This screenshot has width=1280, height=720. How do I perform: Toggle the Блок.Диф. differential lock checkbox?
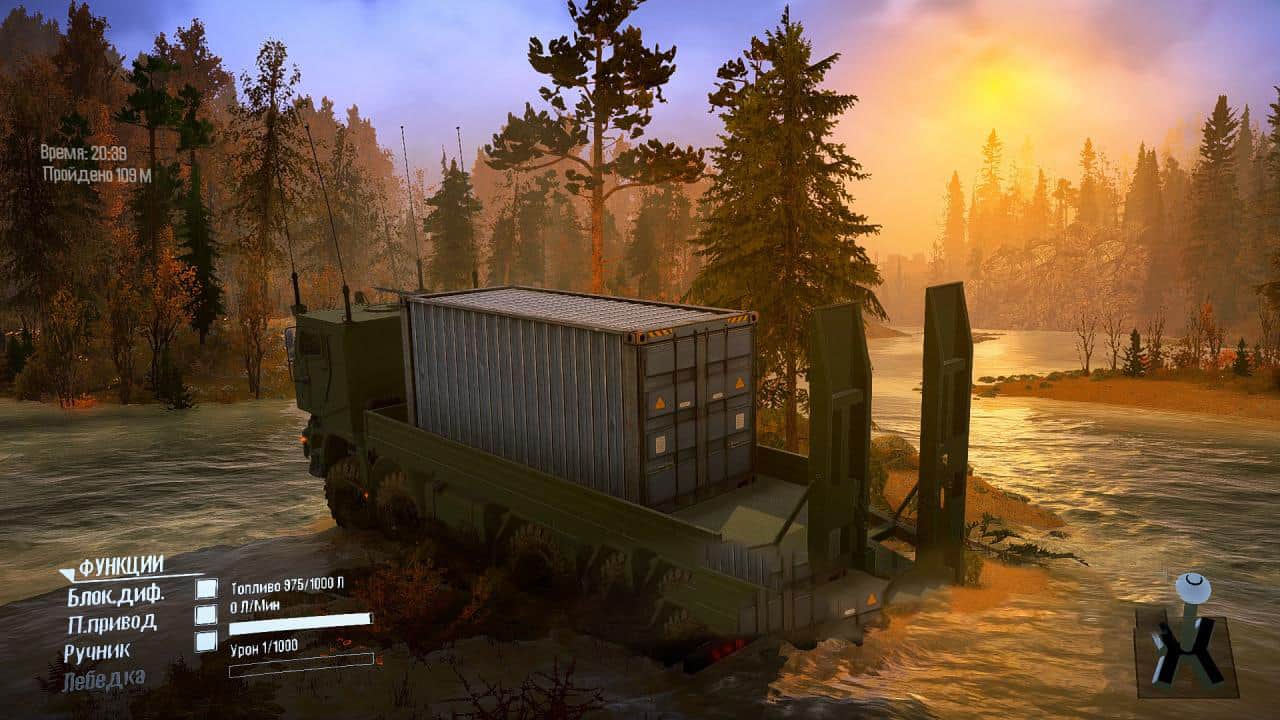coord(206,589)
